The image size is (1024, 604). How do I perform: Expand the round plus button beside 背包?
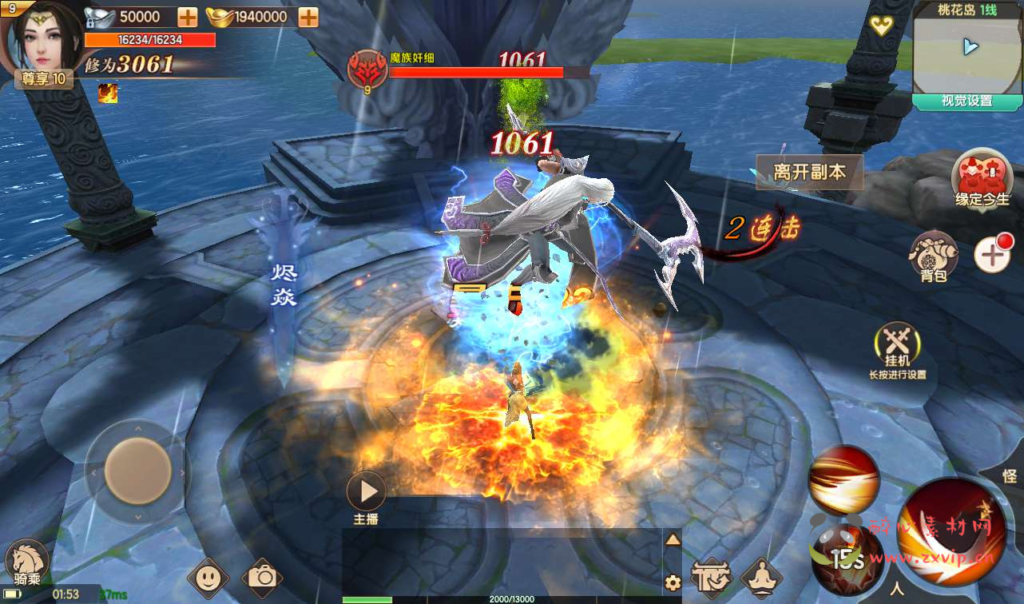pos(992,255)
